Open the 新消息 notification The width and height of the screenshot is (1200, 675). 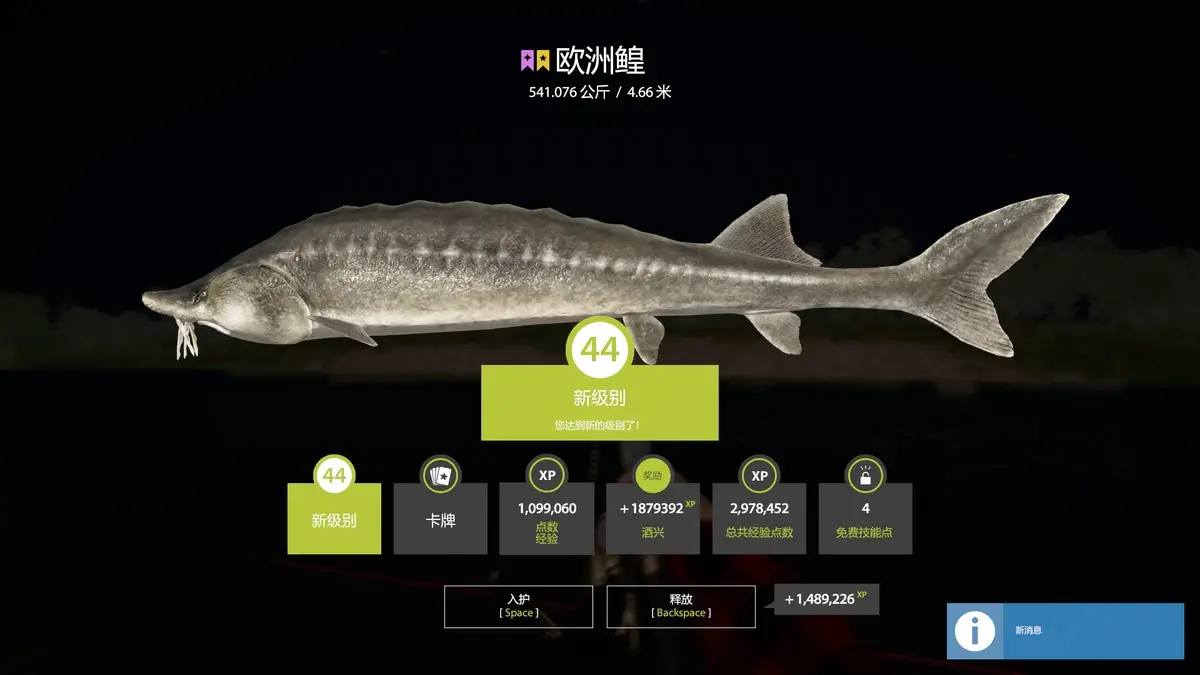tap(1065, 630)
